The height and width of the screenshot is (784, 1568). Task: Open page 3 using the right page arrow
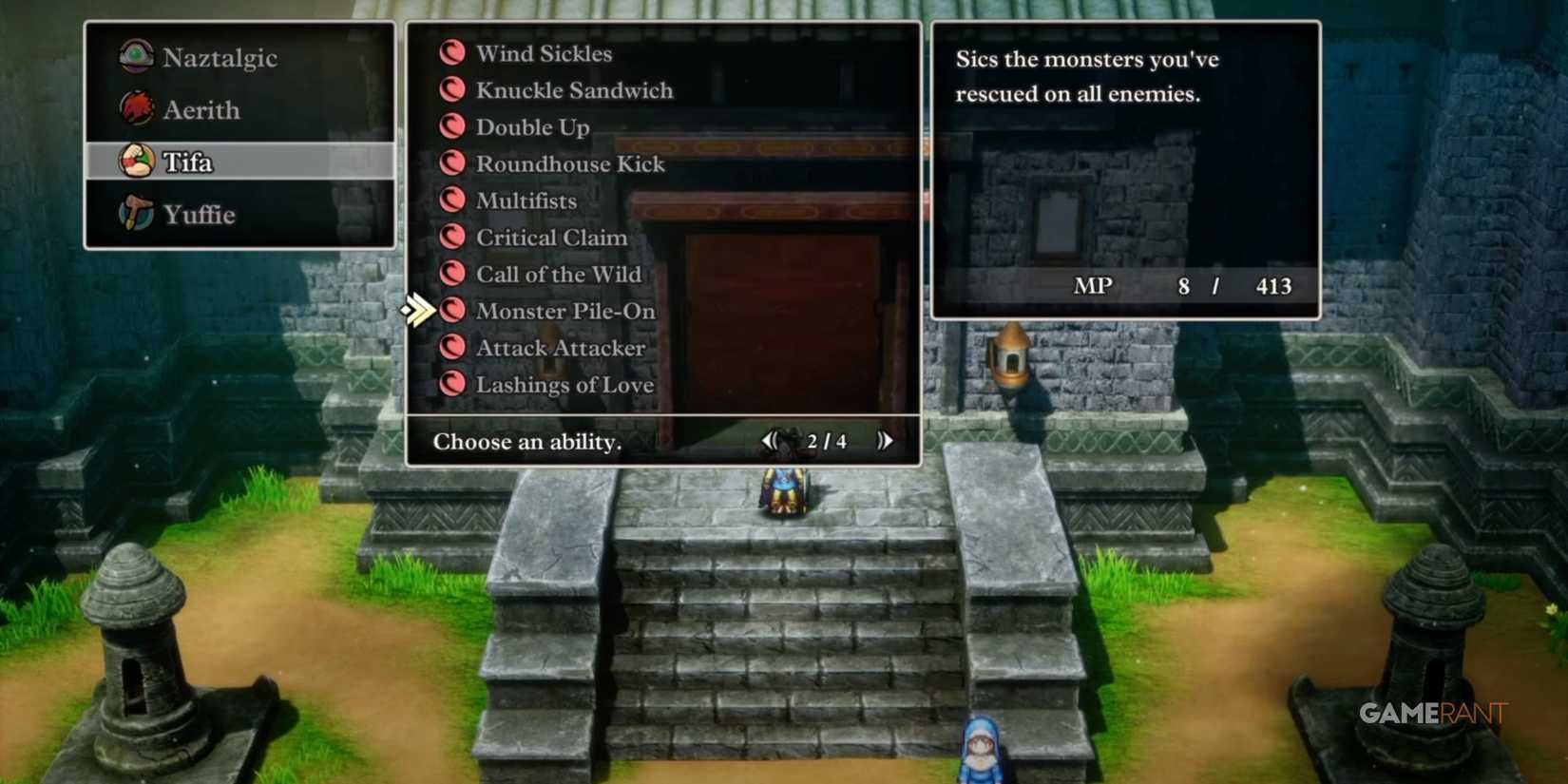[x=884, y=440]
